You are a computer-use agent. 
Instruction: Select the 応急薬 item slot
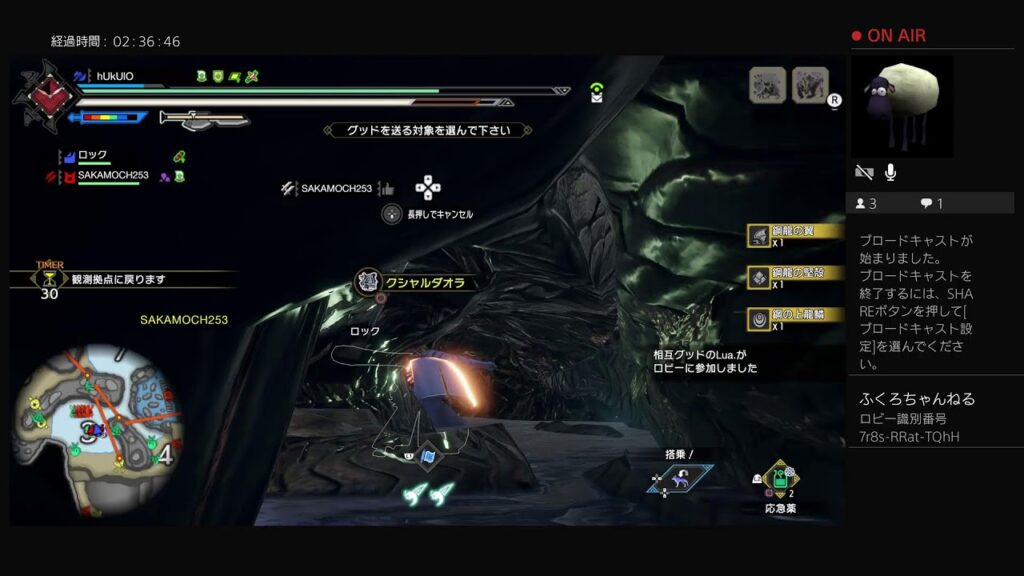click(778, 481)
